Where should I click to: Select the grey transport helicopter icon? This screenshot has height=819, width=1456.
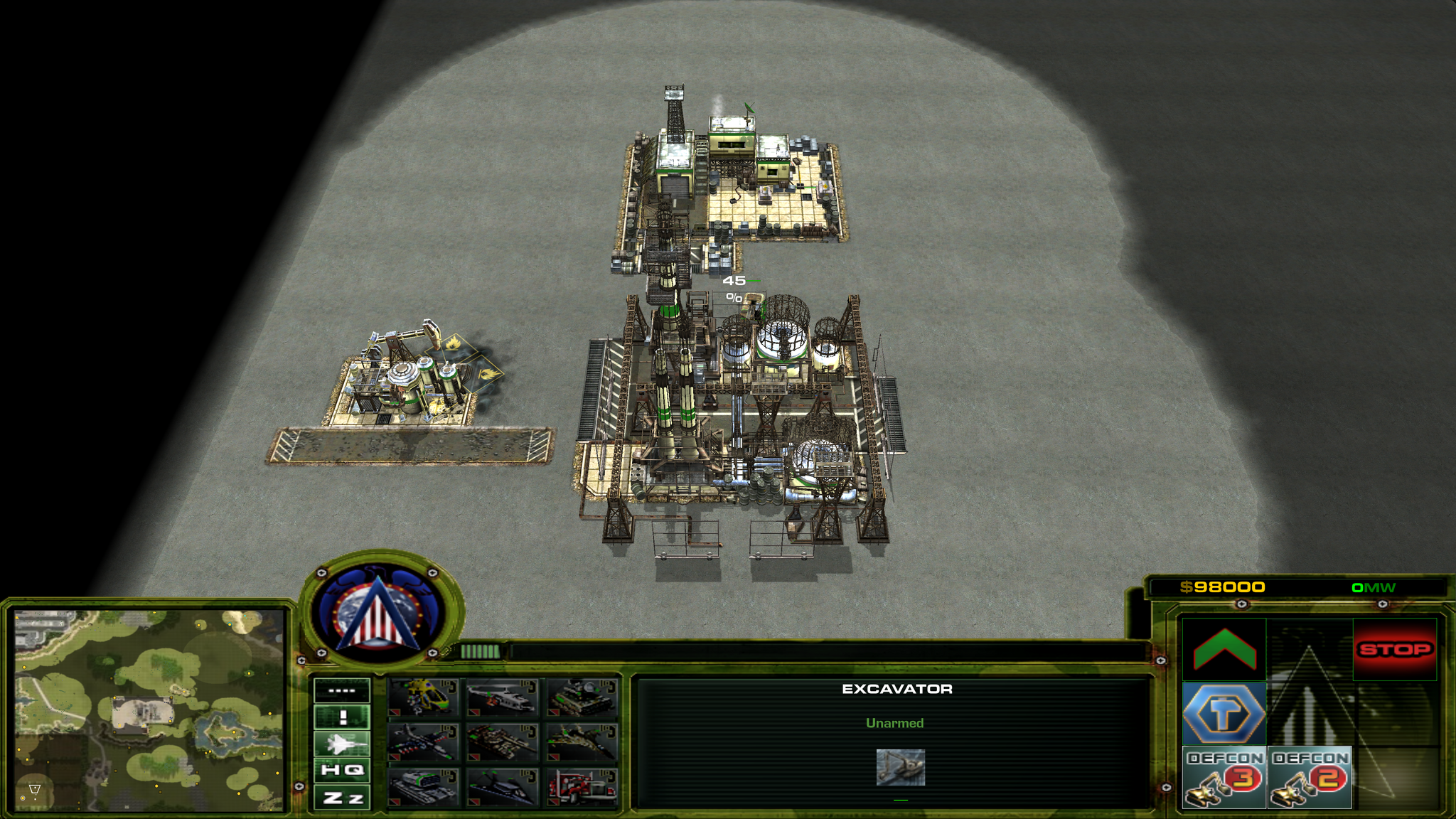pos(503,697)
